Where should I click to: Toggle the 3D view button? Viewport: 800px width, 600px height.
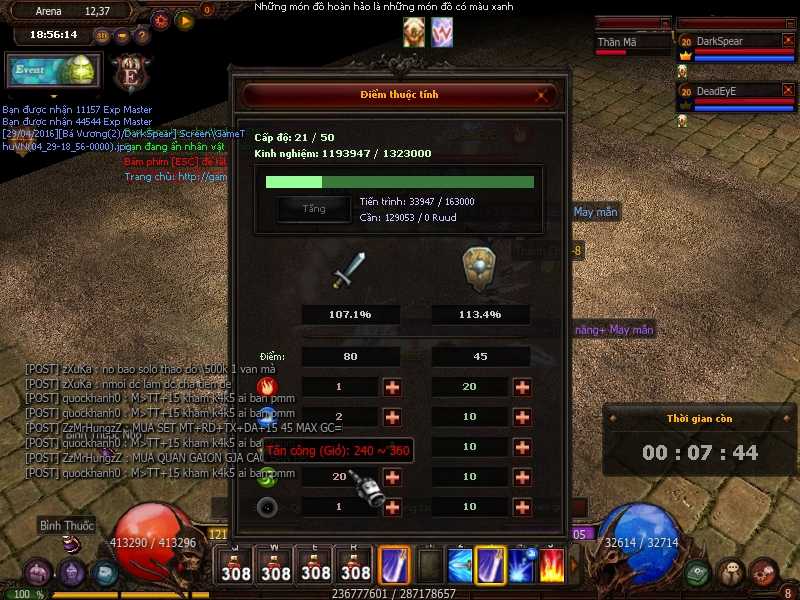102,35
